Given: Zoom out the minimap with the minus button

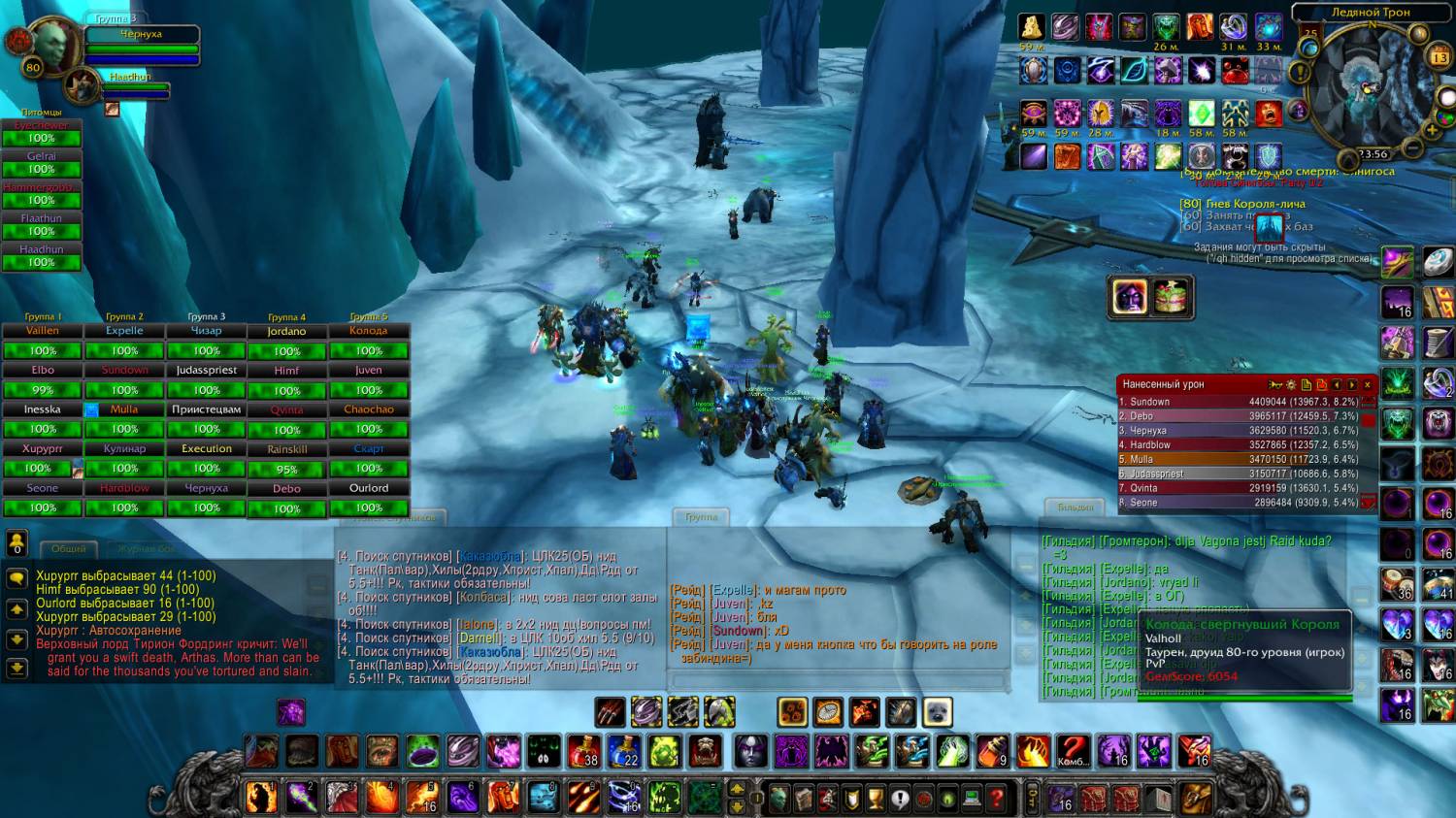Looking at the screenshot, I should (x=1413, y=148).
